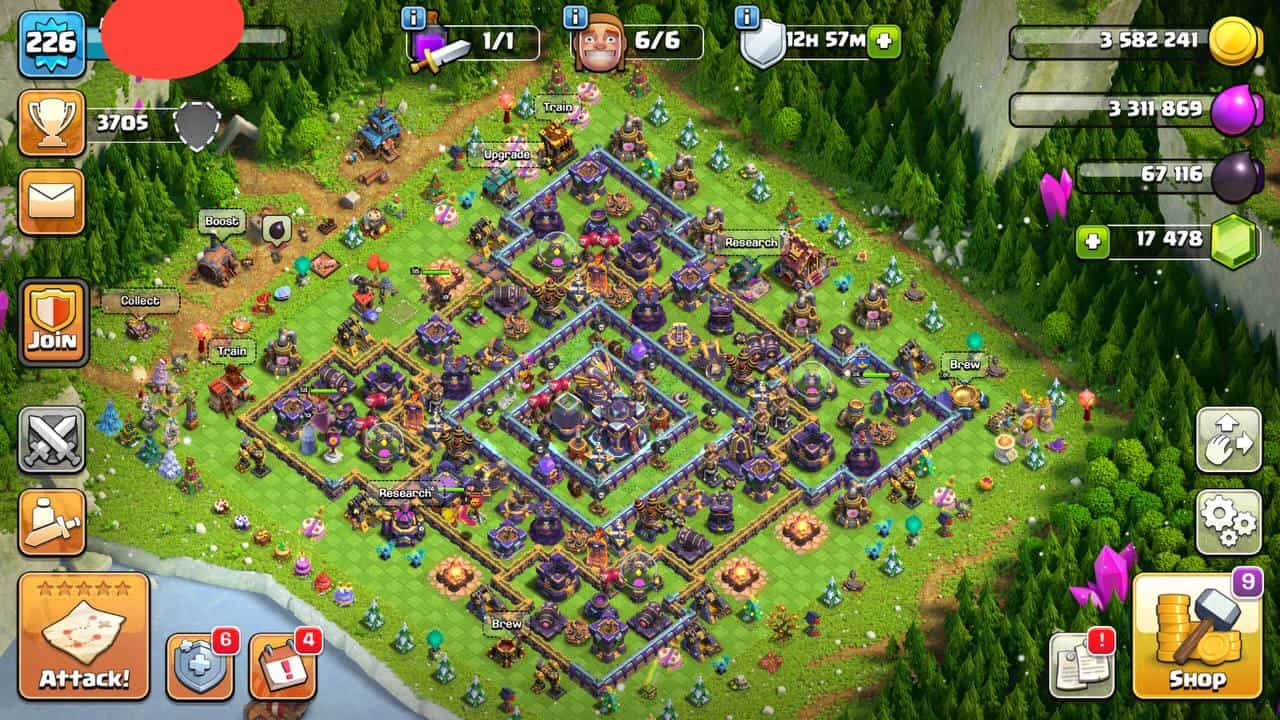The width and height of the screenshot is (1280, 720).
Task: Open the shield plus button with badge 6
Action: click(199, 665)
